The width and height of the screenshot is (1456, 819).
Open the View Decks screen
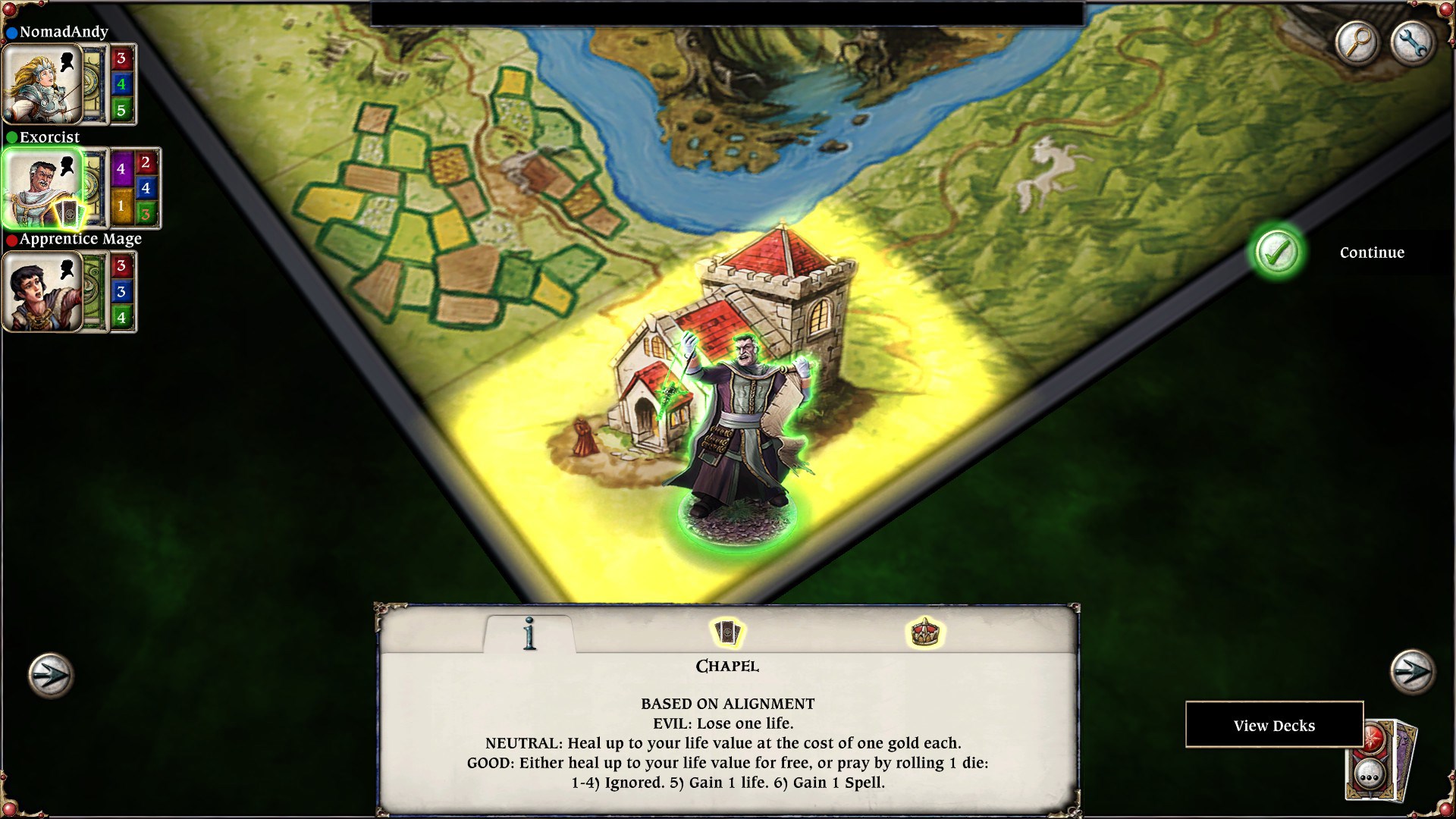pos(1276,726)
